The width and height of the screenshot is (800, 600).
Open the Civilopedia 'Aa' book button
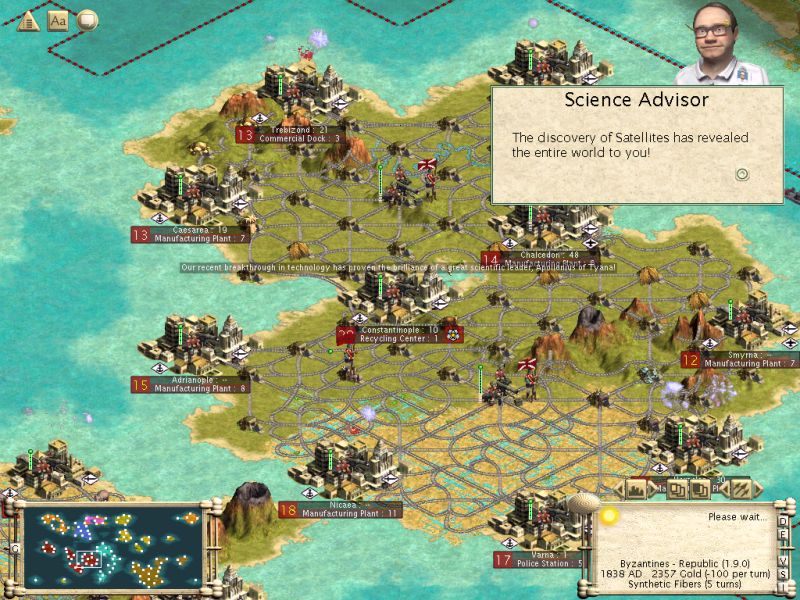(58, 20)
